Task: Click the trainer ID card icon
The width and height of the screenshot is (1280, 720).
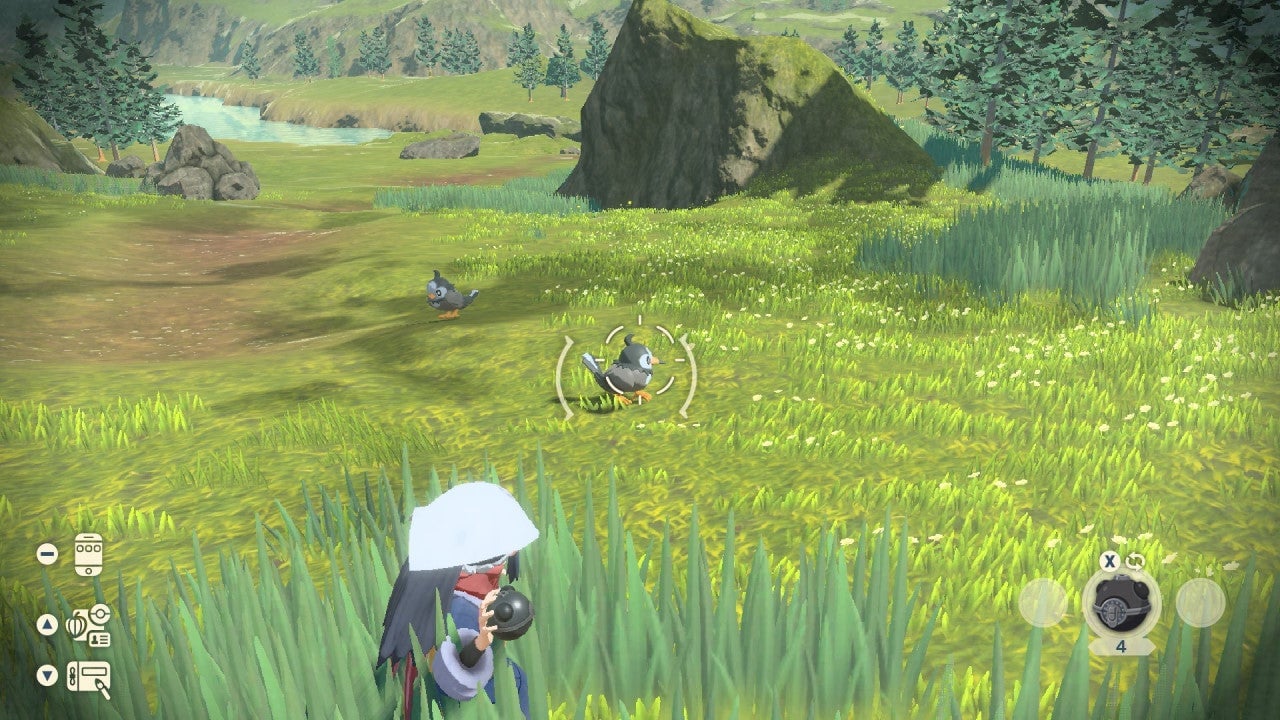Action: click(99, 639)
